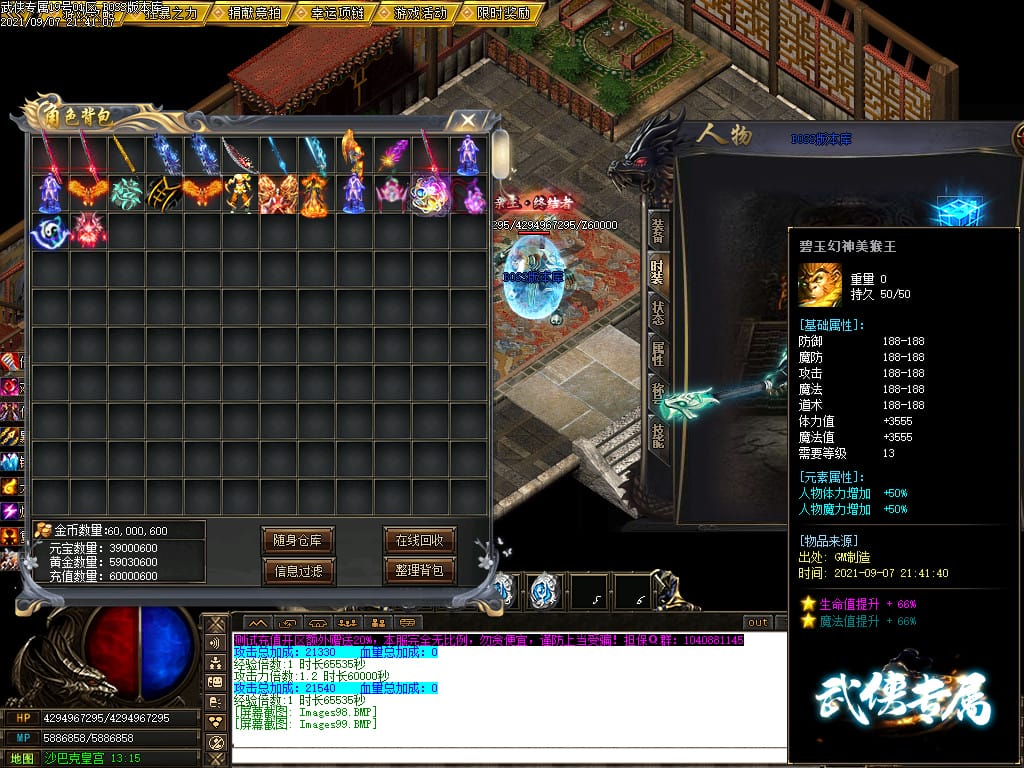The height and width of the screenshot is (768, 1024).
Task: Select the golden spear weapon slot
Action: pos(126,155)
